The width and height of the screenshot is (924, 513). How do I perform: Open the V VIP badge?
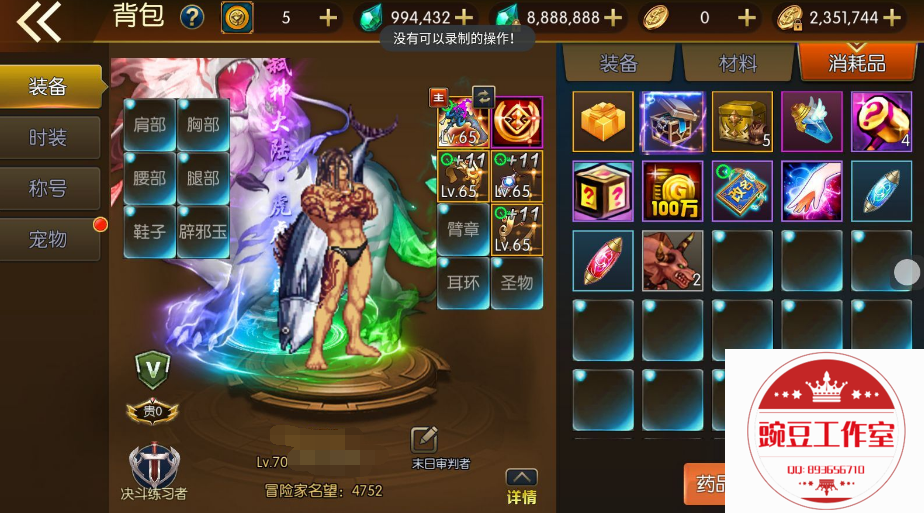[x=152, y=369]
